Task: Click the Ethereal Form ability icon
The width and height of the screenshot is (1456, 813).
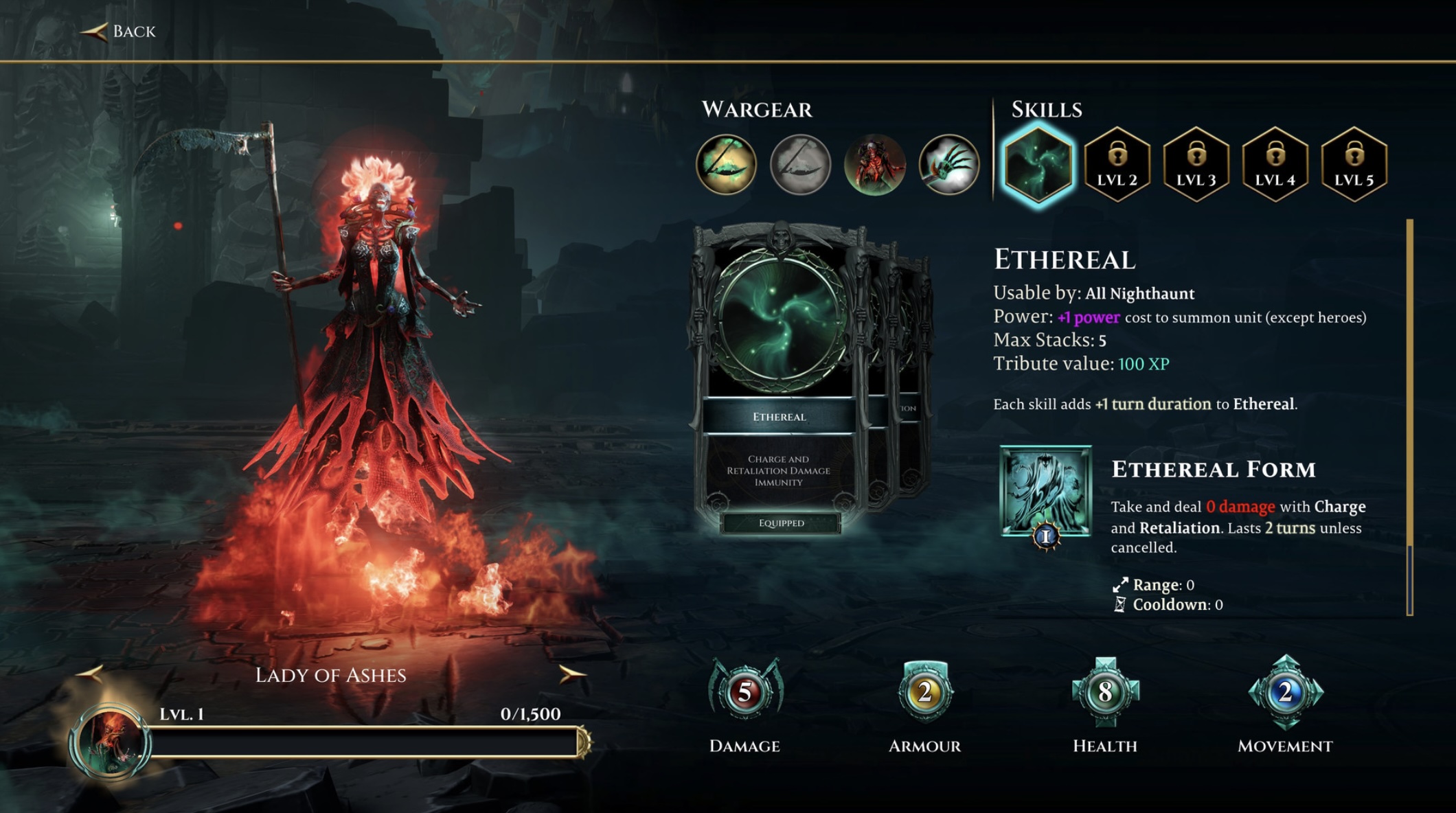Action: coord(1046,491)
